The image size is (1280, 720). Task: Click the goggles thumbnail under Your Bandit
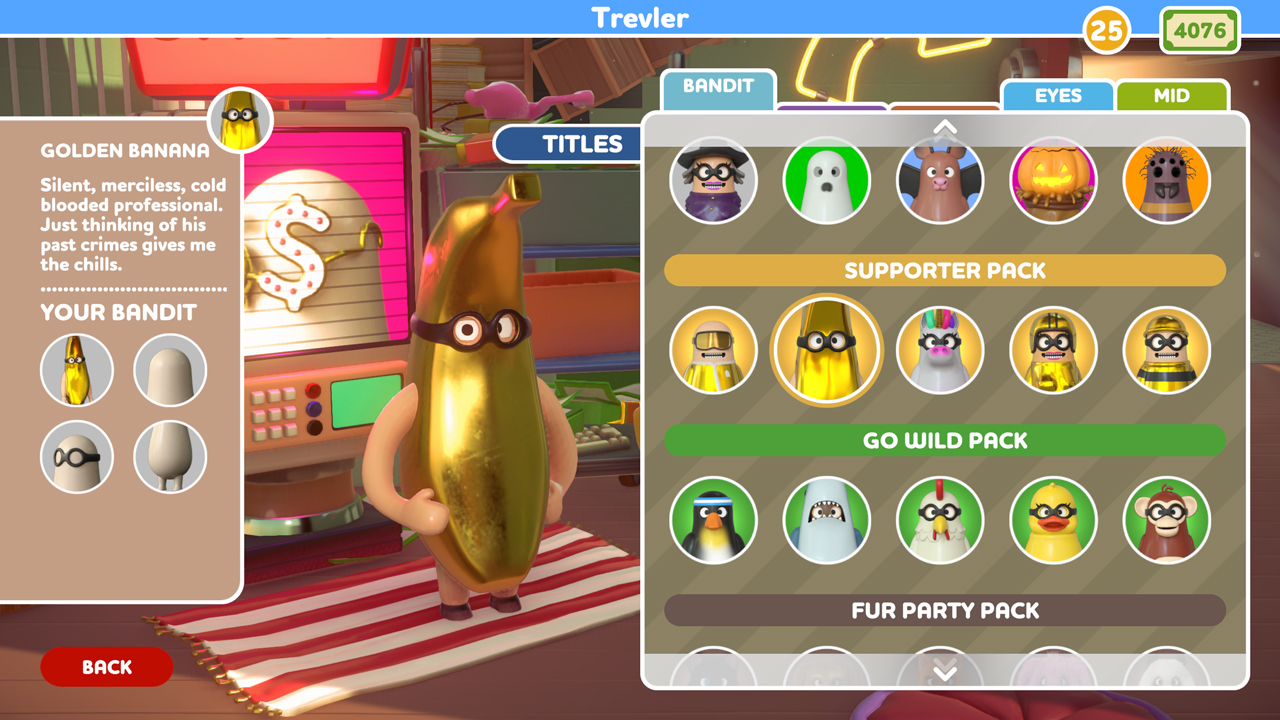tap(77, 457)
